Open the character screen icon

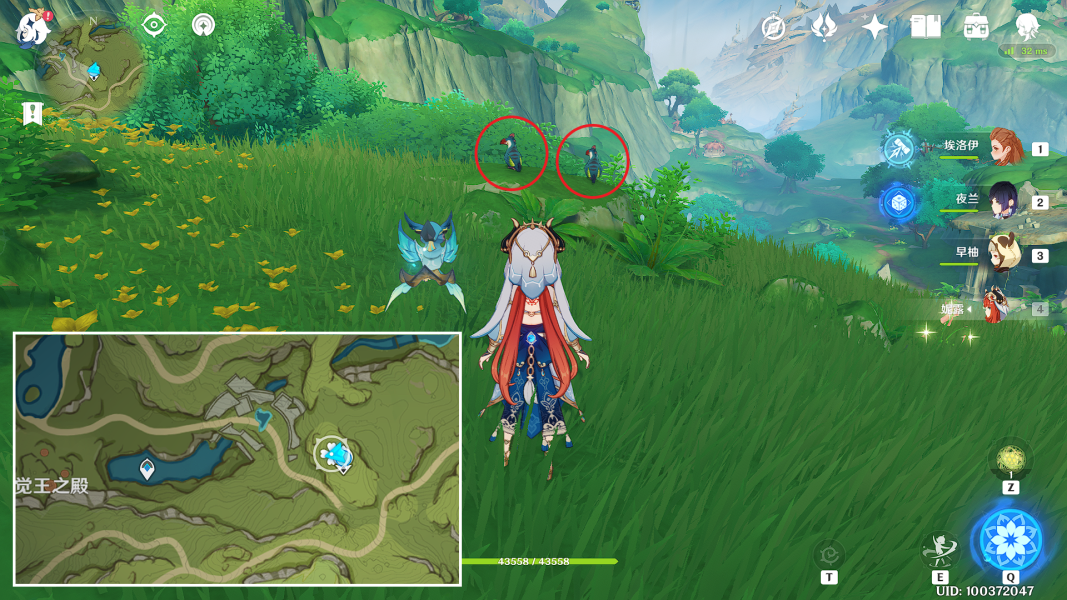coord(1027,27)
